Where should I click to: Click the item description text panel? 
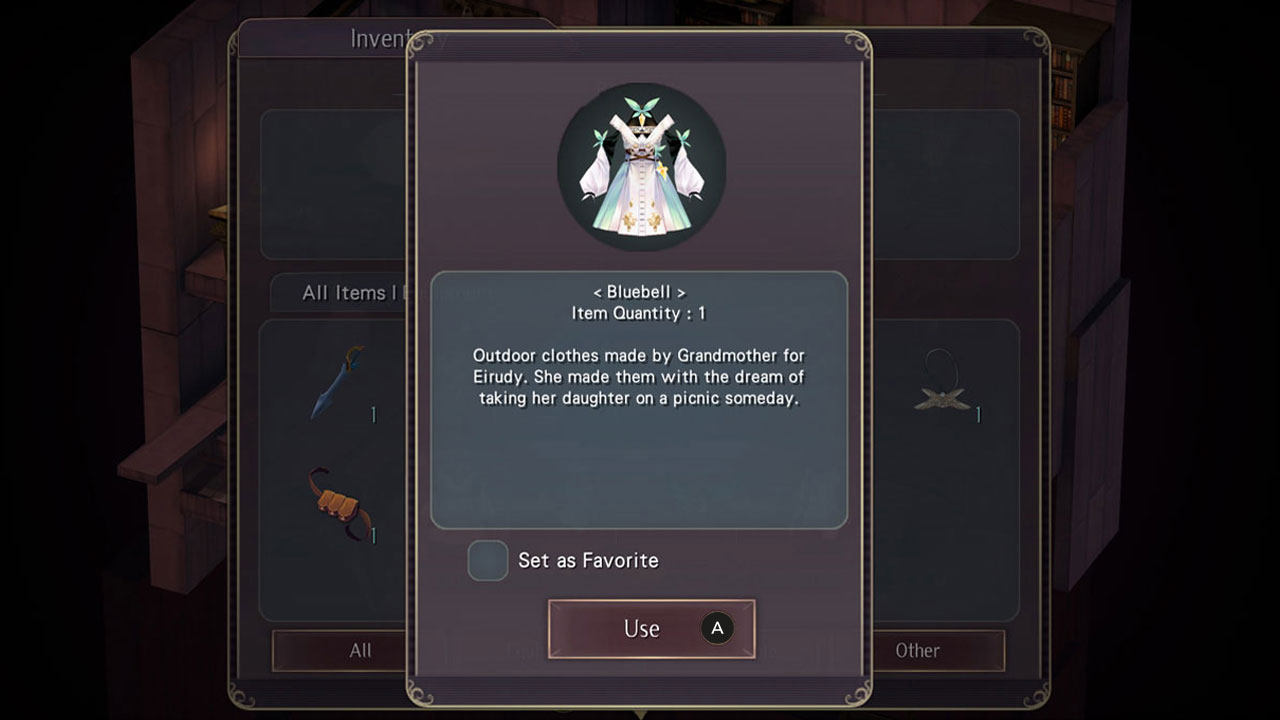[638, 377]
